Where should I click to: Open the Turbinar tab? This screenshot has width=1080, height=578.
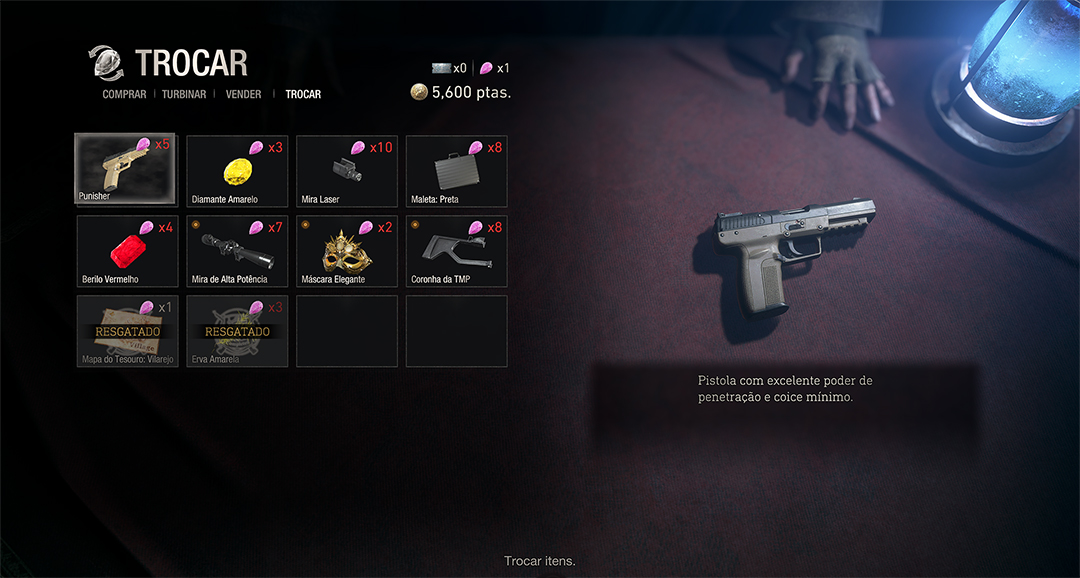point(184,95)
